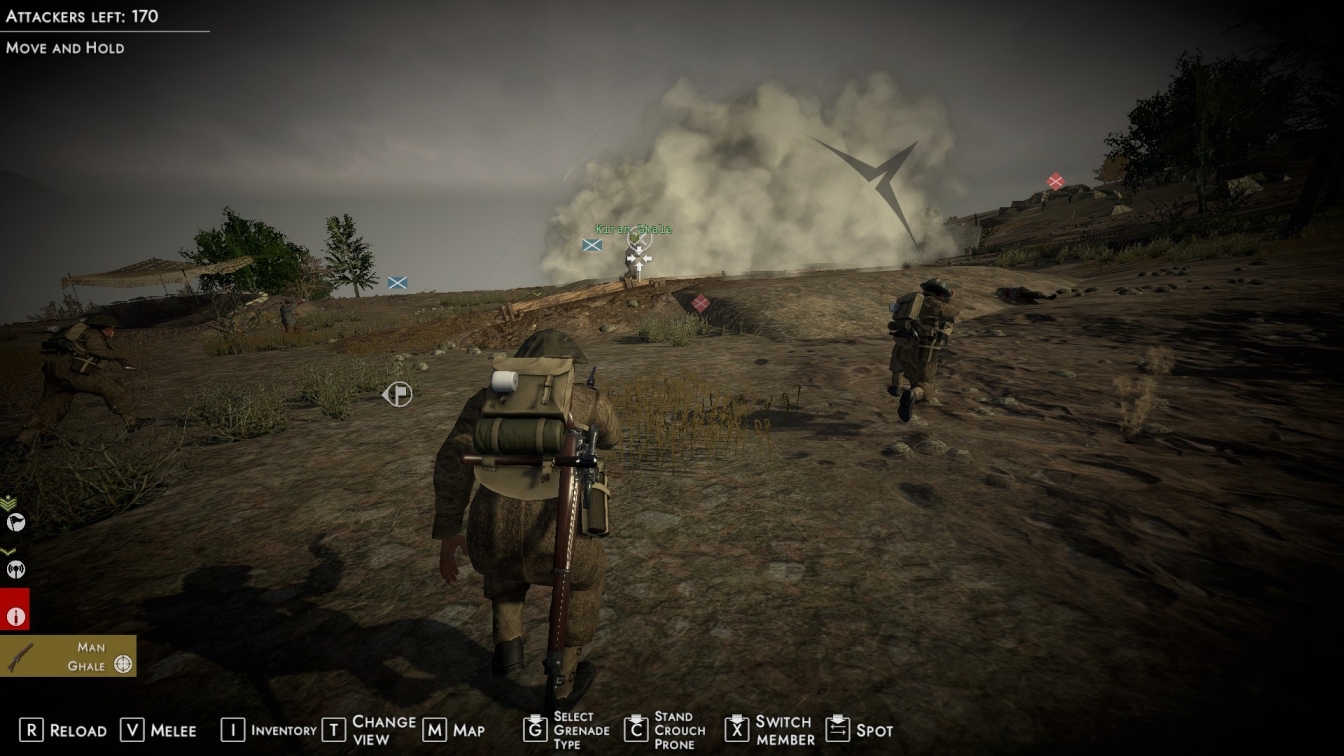Click the crosshair icon beside Ghale

click(x=123, y=665)
